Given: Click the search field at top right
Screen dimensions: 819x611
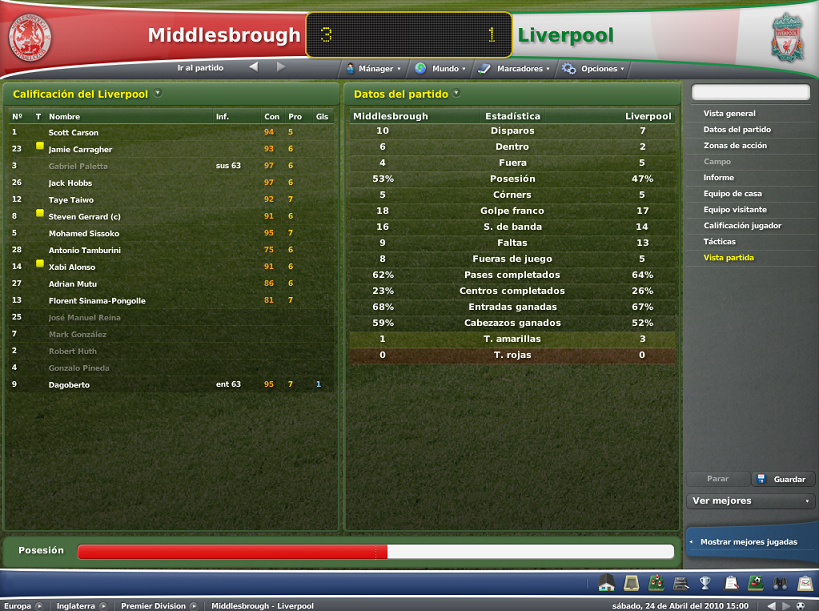Looking at the screenshot, I should pos(750,92).
